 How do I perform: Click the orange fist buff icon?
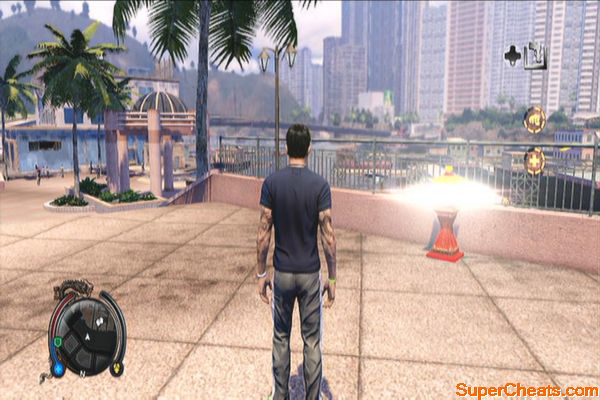tap(535, 120)
